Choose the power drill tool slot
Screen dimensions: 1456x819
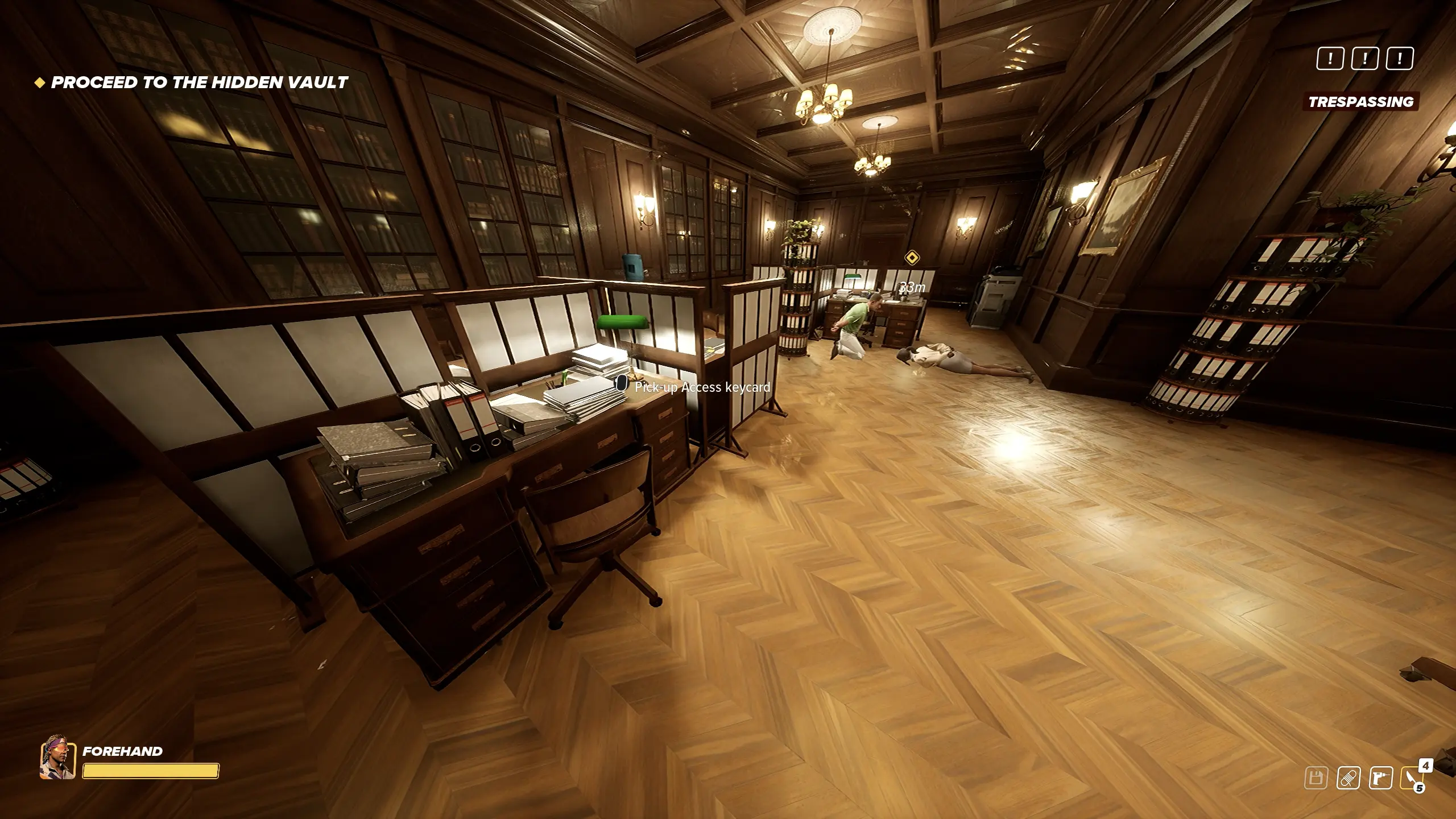click(1380, 778)
